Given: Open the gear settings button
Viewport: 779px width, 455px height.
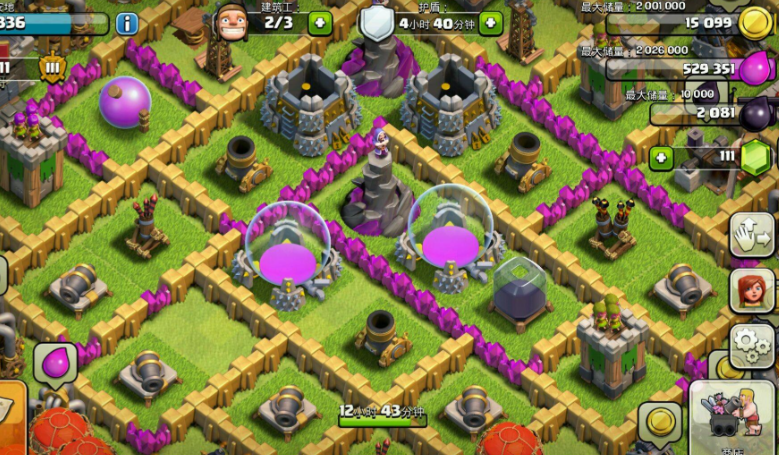Looking at the screenshot, I should coord(750,345).
